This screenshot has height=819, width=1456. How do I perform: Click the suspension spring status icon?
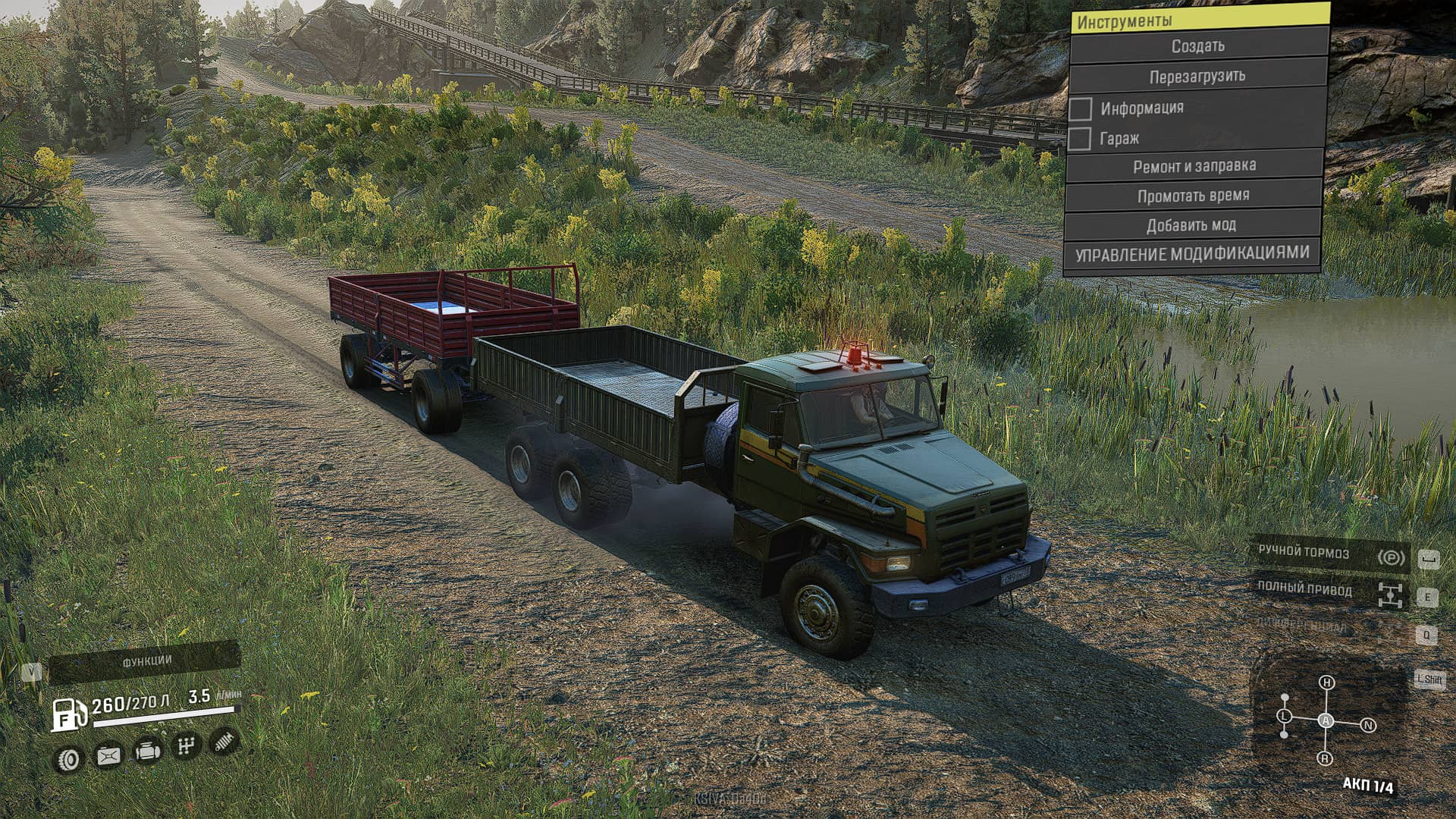click(x=223, y=742)
